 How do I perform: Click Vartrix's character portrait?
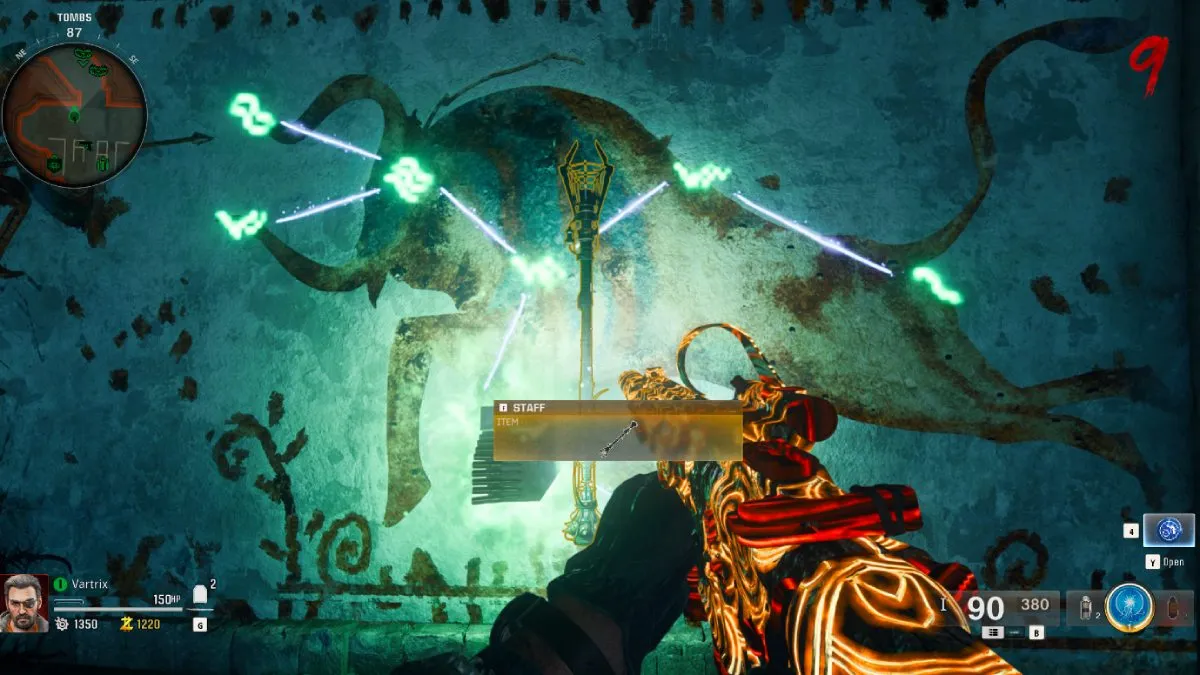click(24, 604)
